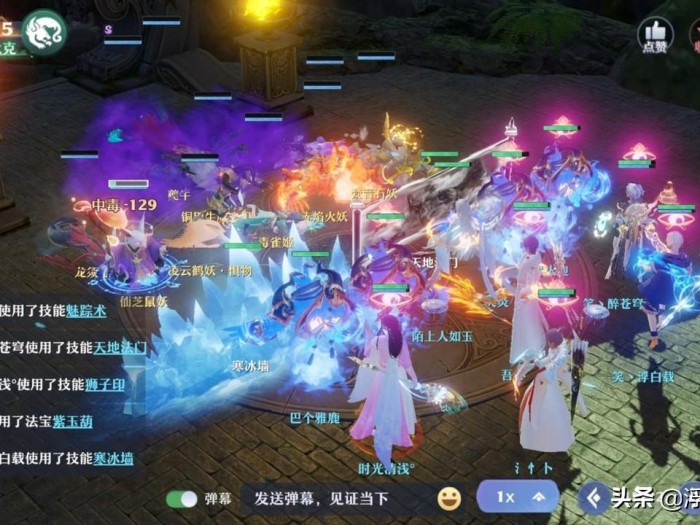This screenshot has width=700, height=525.
Task: Toggle the 弹幕 bullet-comment switch
Action: click(x=181, y=498)
